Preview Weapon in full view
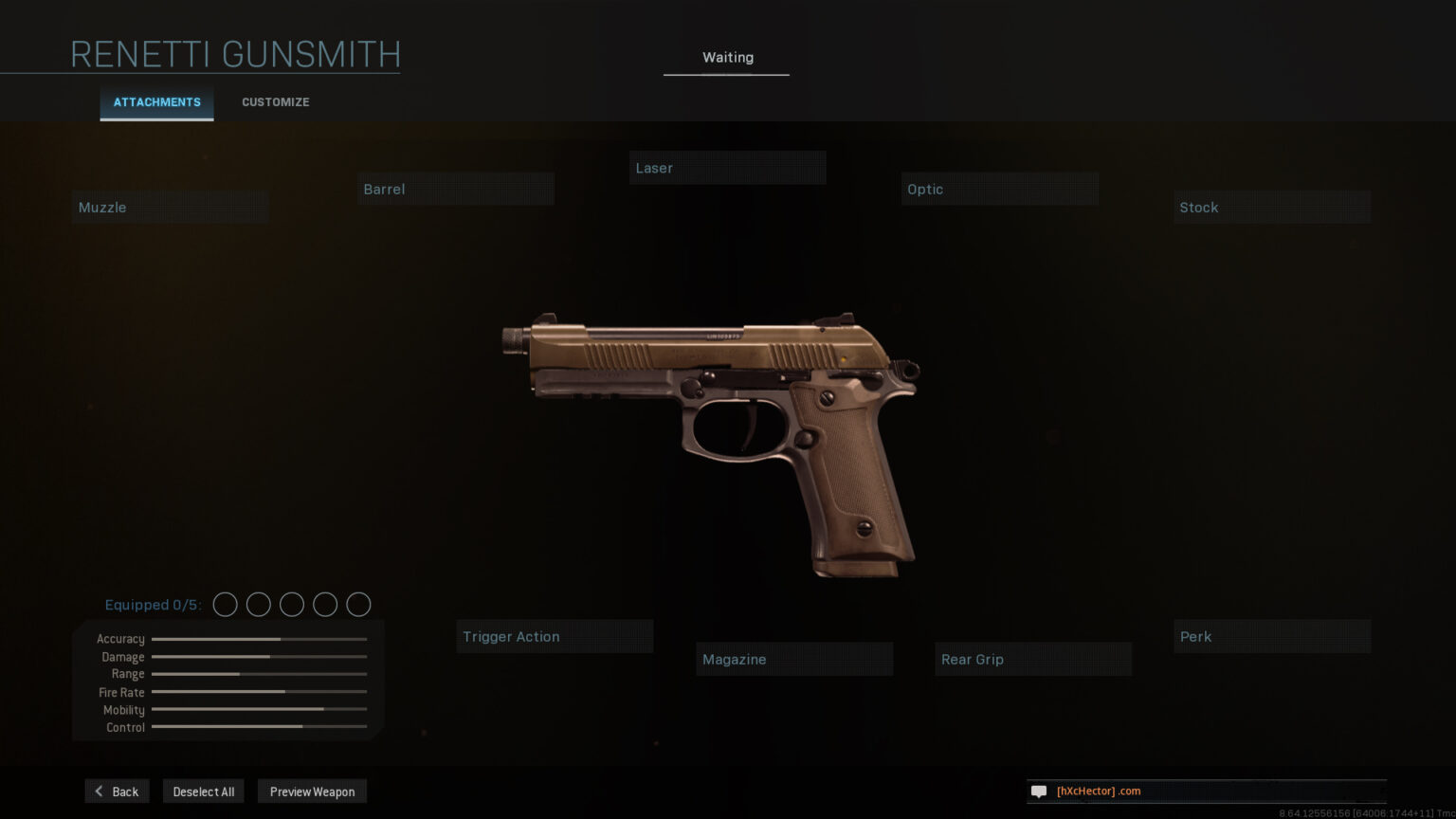Screen dimensions: 1456x819 [x=312, y=792]
